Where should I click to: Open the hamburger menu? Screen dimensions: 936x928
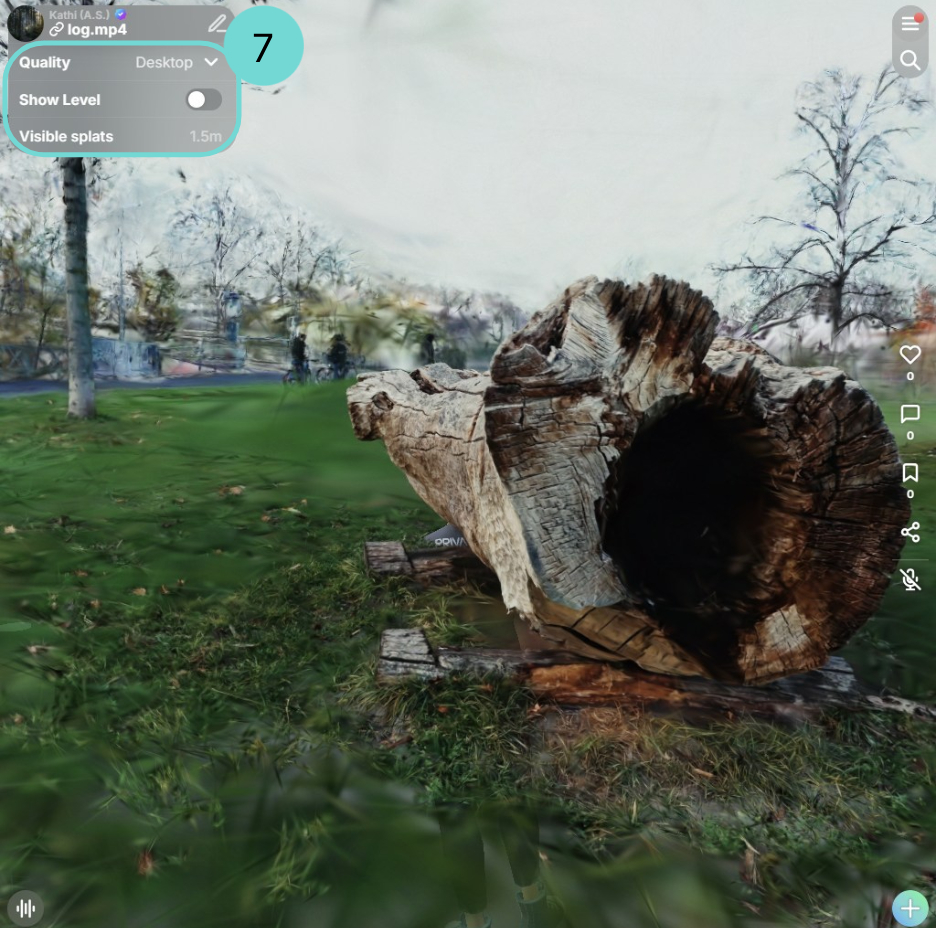(909, 23)
